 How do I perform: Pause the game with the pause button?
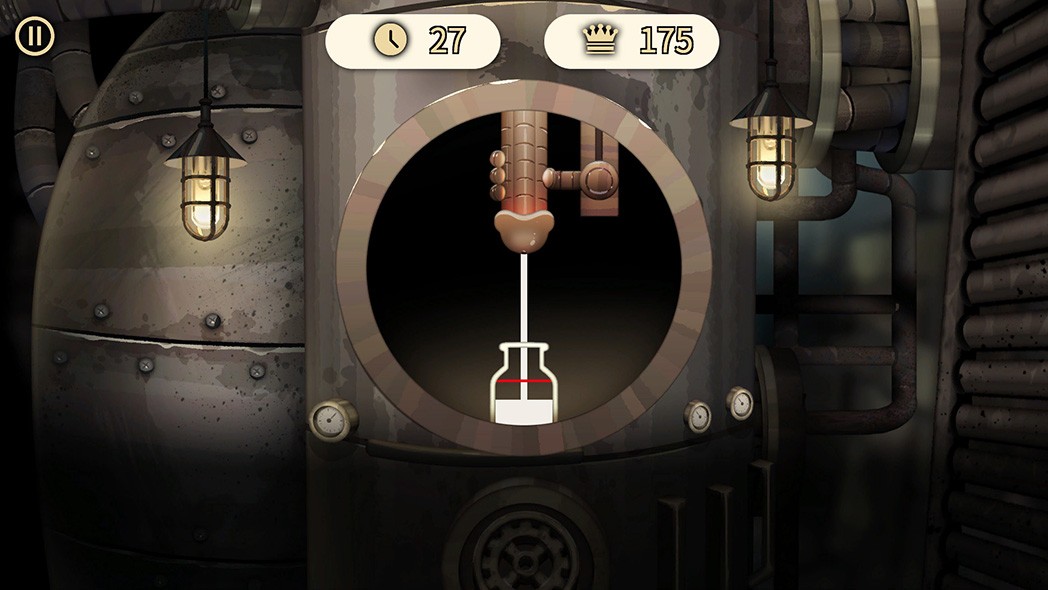(35, 37)
